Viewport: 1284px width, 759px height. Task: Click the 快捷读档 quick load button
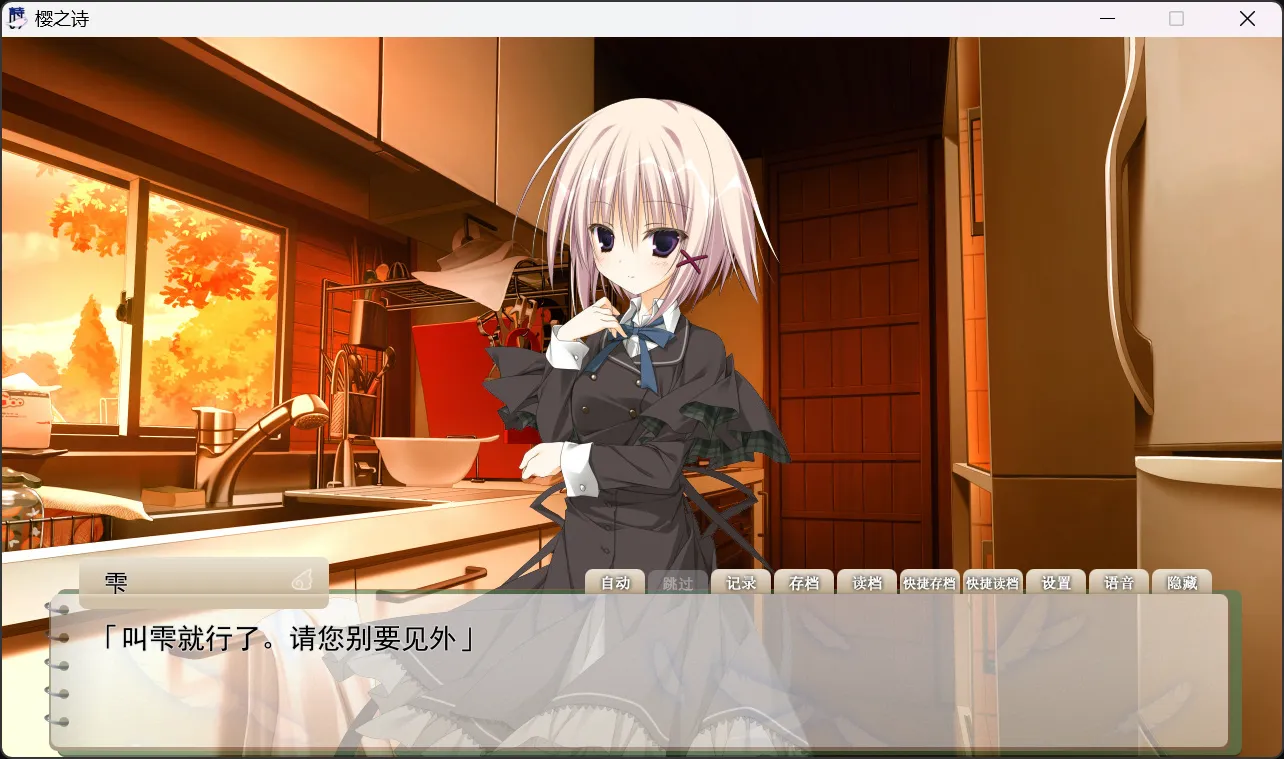992,583
